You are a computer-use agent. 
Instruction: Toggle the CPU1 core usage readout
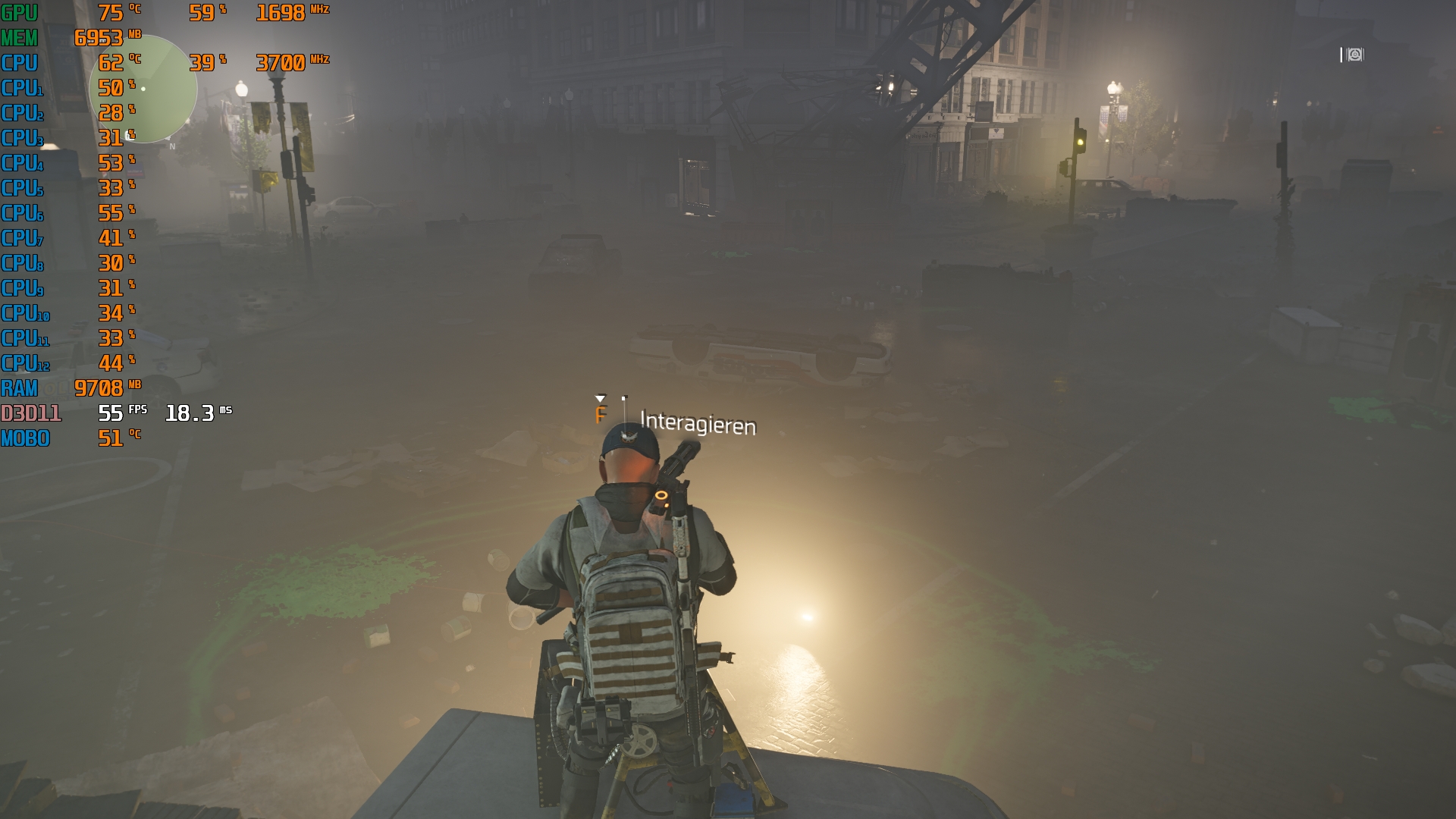tap(110, 88)
